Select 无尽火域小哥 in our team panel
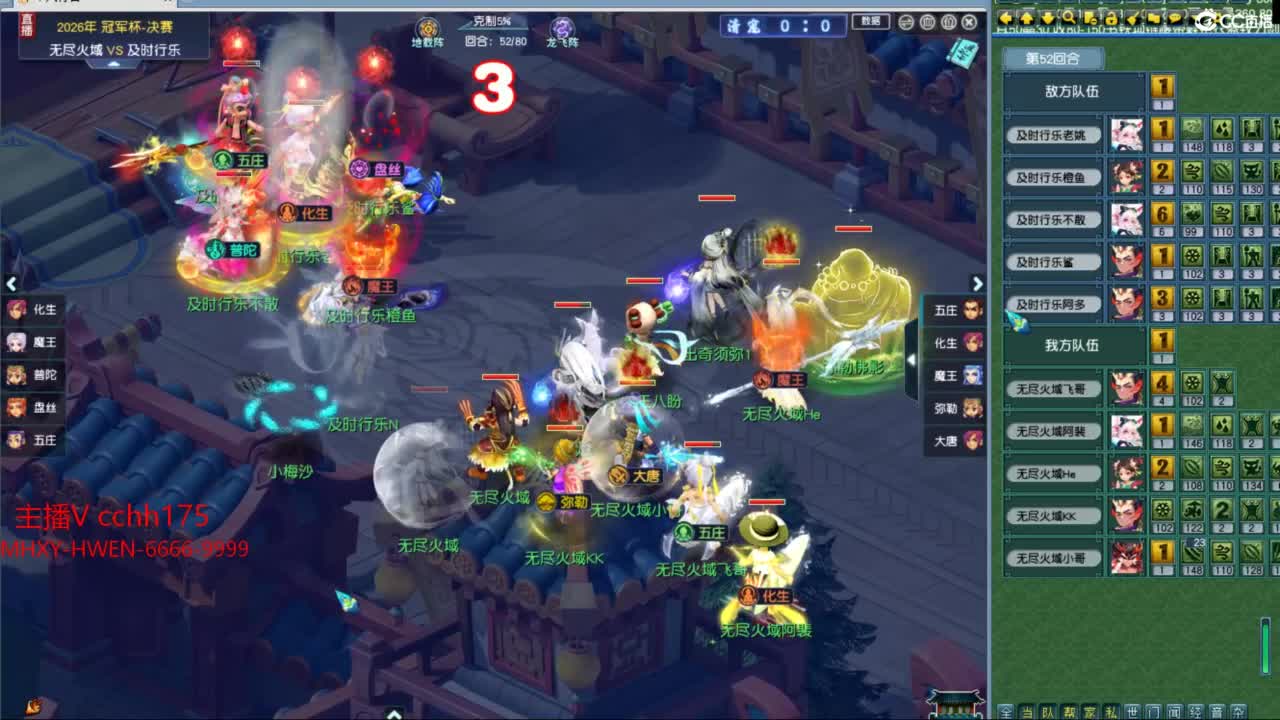The height and width of the screenshot is (720, 1280). [1053, 559]
